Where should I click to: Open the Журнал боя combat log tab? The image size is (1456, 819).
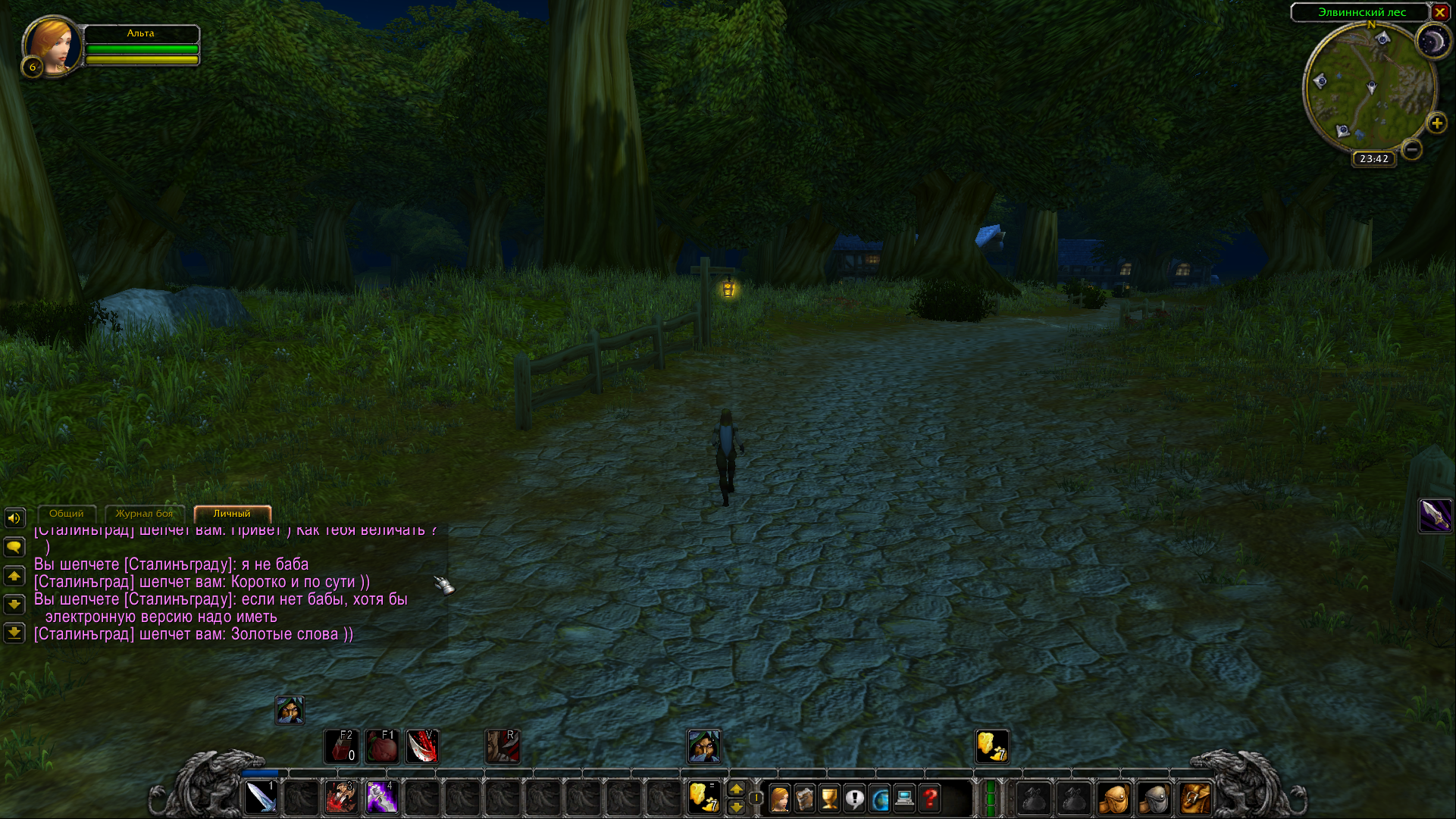tap(144, 514)
